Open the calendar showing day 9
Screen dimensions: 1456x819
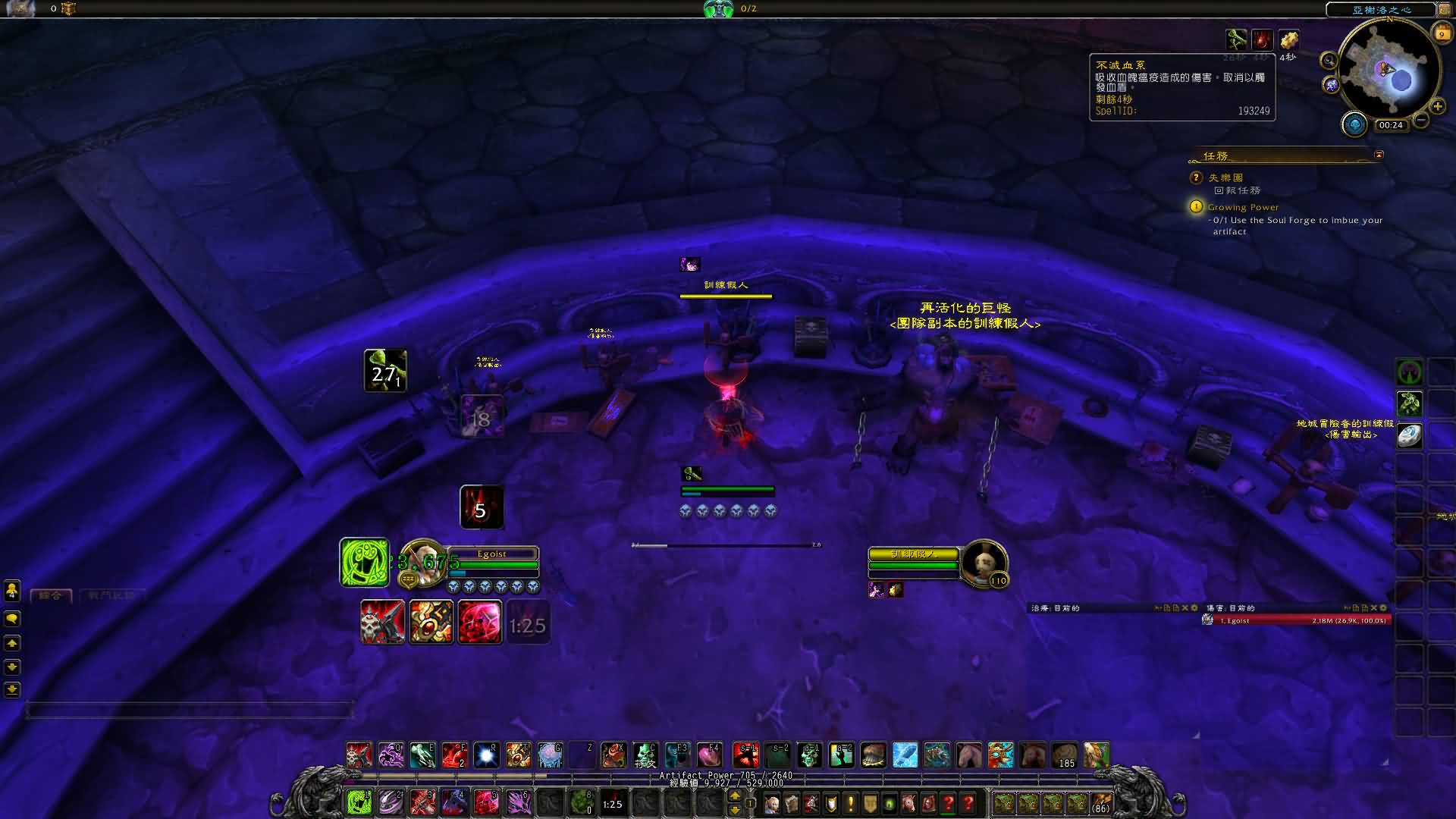click(x=1442, y=33)
